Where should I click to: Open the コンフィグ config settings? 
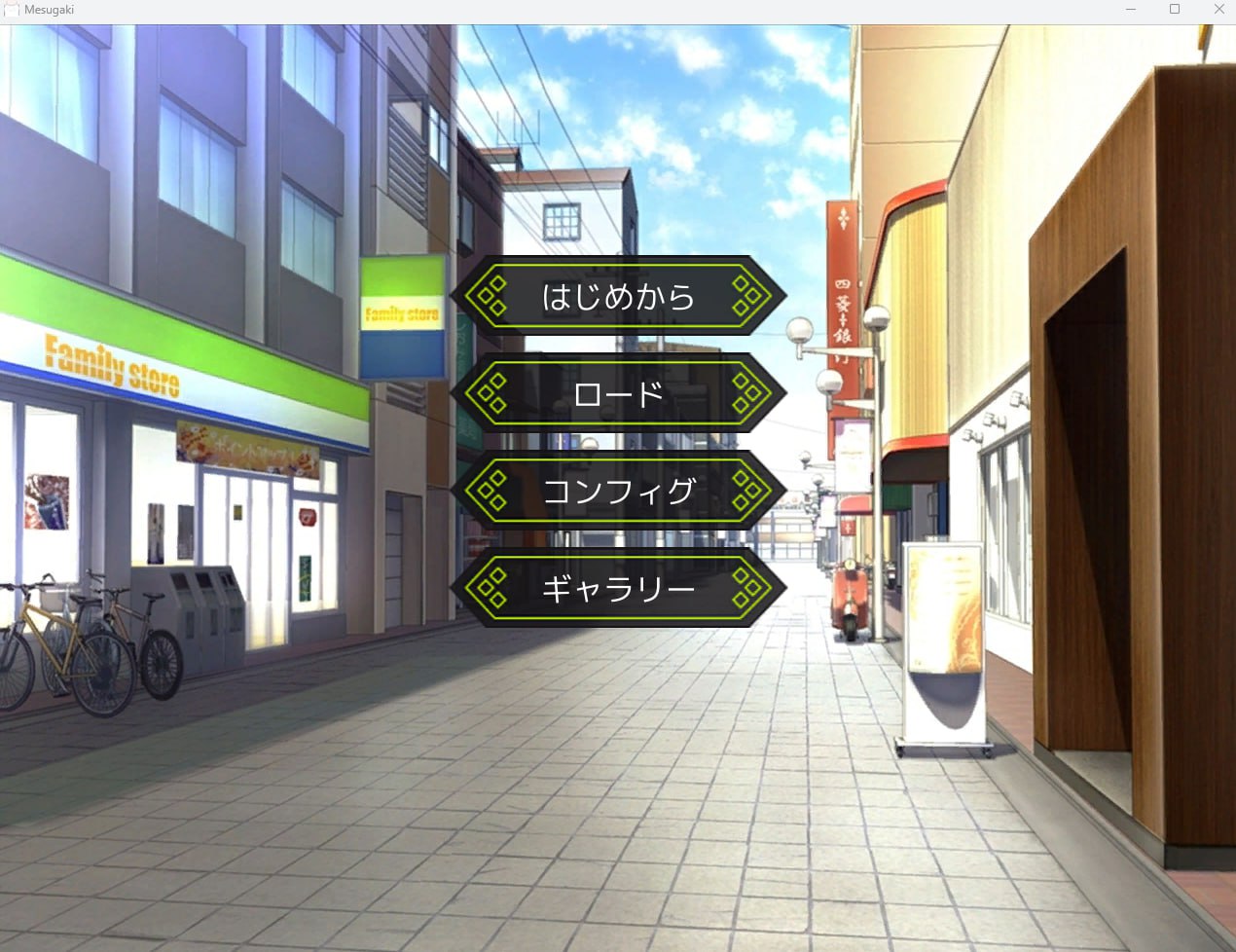click(618, 491)
